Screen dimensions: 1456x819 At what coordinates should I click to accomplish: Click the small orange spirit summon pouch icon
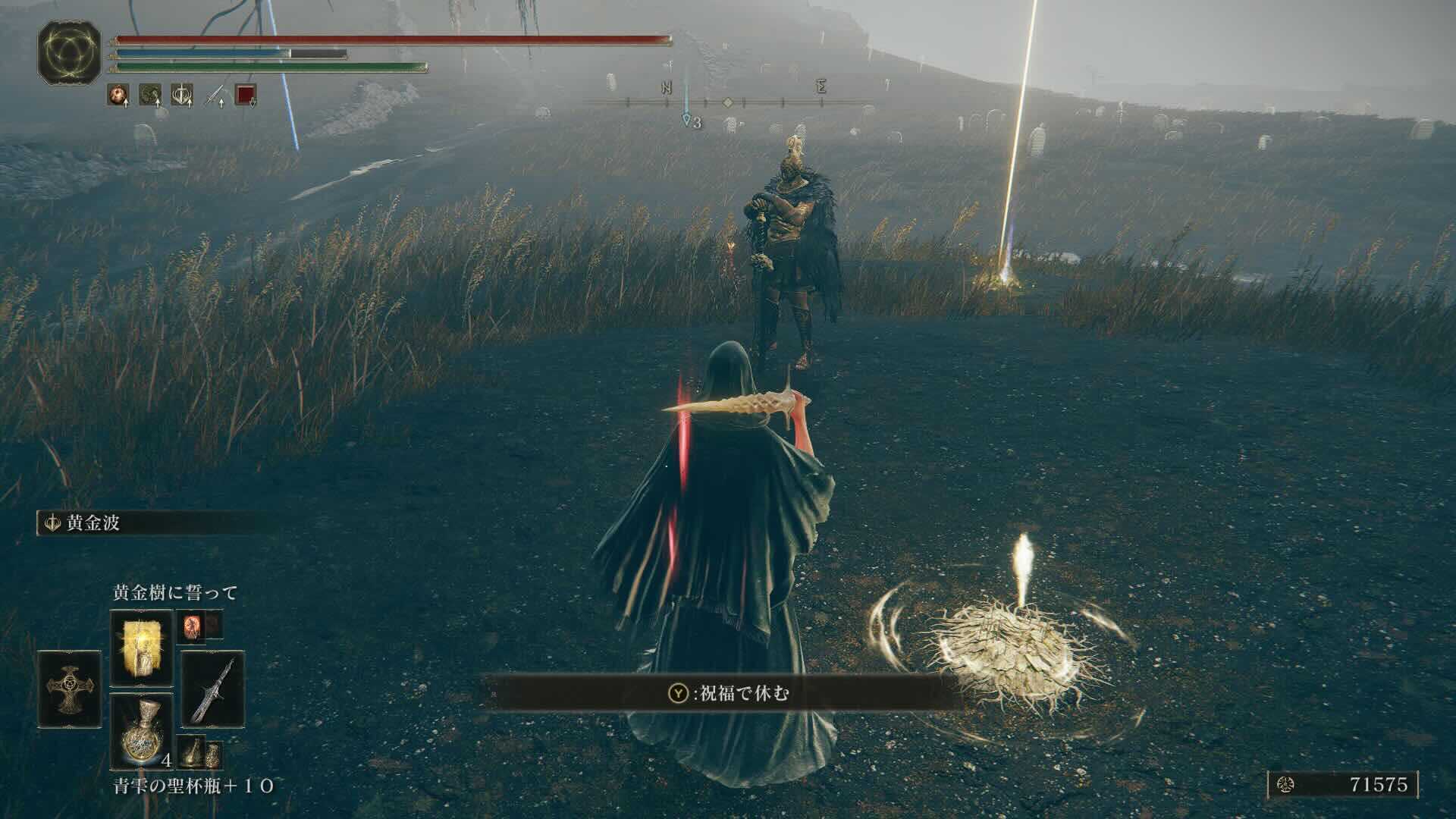click(193, 626)
